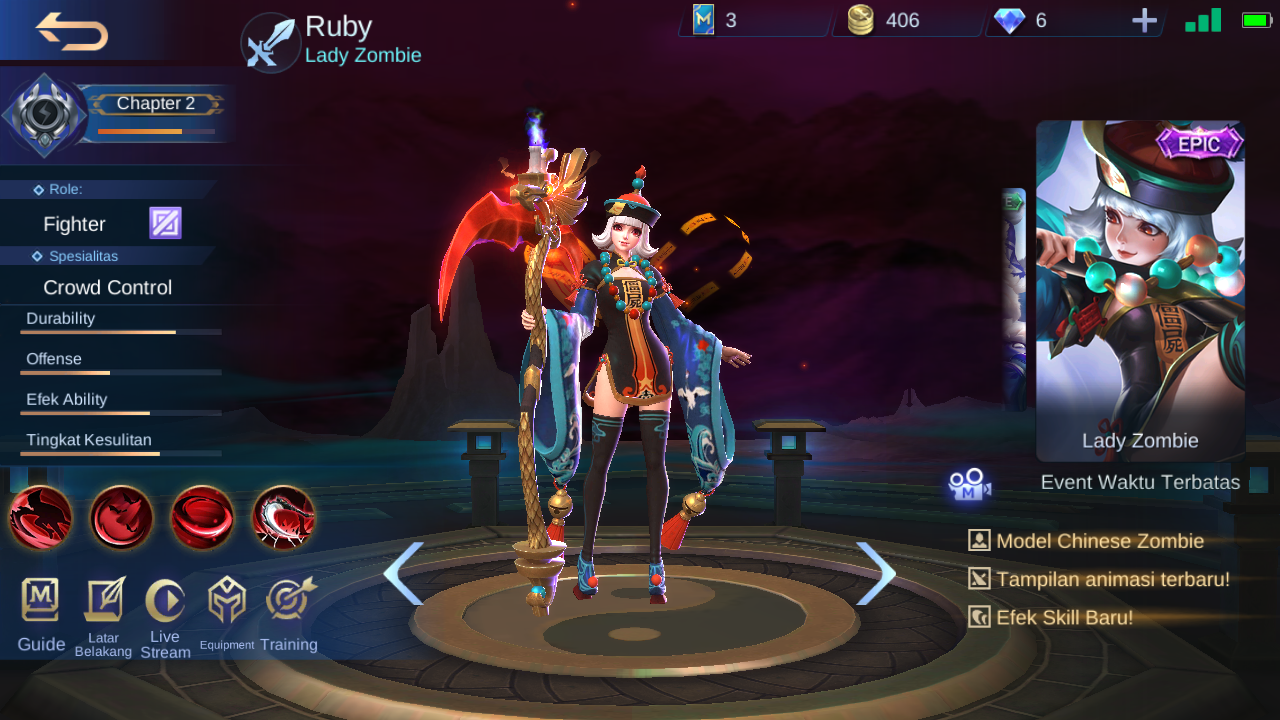Click the diamond currency icon

pos(1008,19)
